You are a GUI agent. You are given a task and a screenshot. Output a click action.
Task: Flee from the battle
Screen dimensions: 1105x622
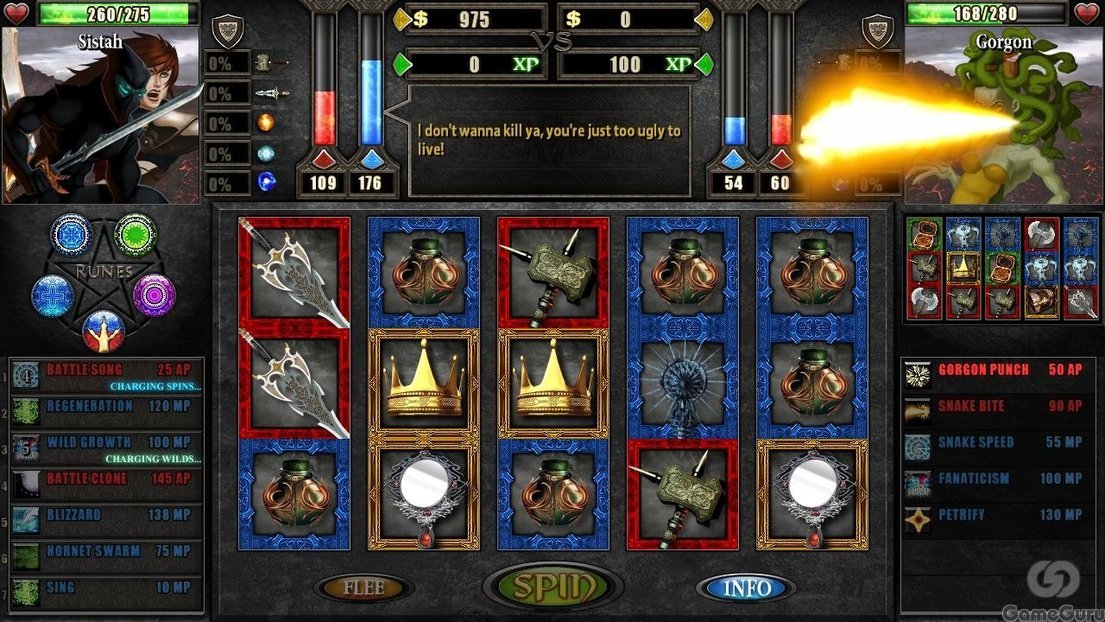[x=364, y=588]
